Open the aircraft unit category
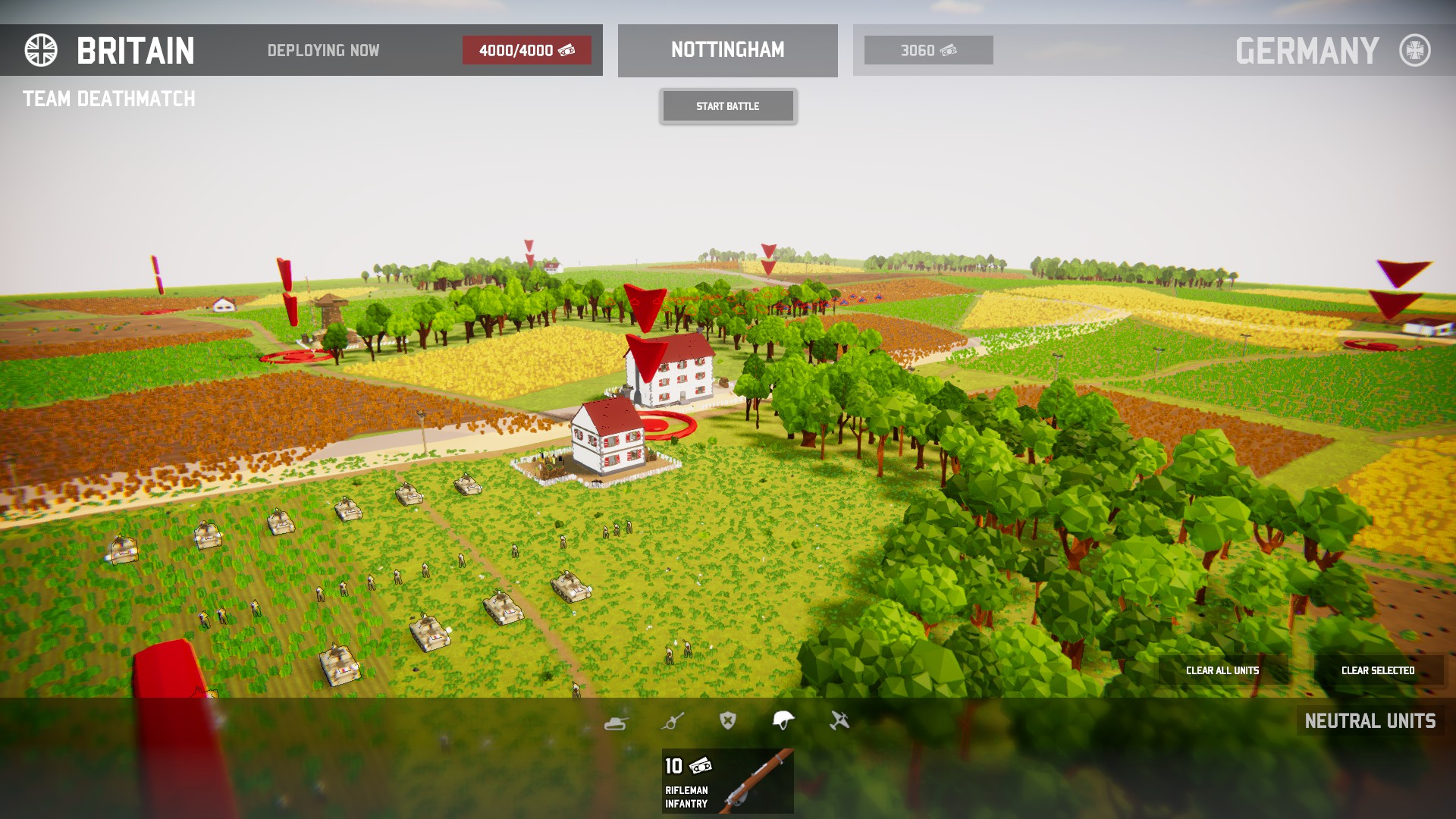This screenshot has height=819, width=1456. [x=839, y=720]
